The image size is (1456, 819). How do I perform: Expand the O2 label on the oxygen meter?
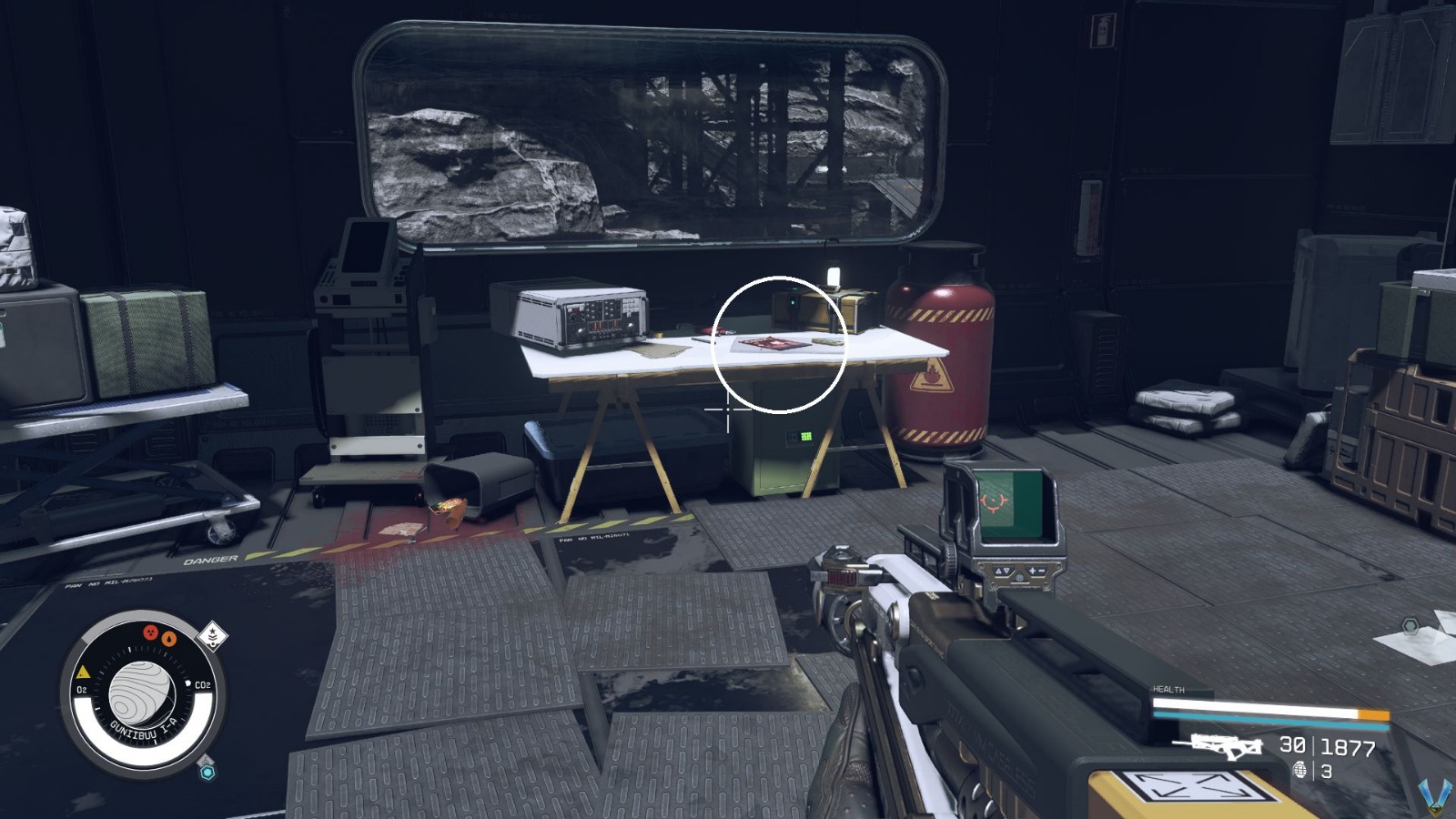[x=82, y=689]
